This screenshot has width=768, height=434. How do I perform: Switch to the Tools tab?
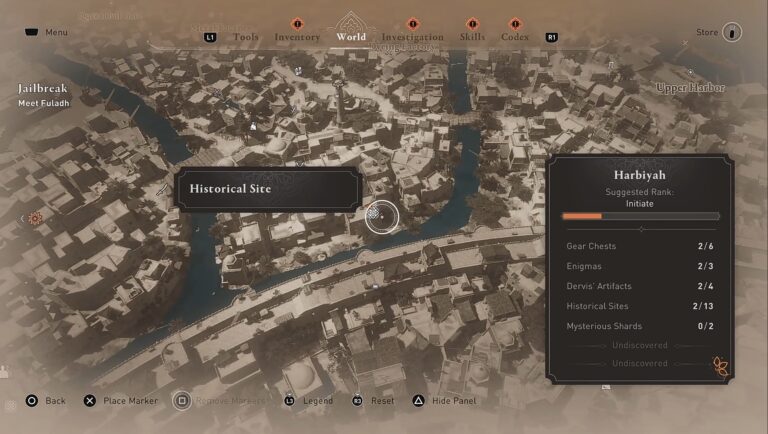pos(246,37)
